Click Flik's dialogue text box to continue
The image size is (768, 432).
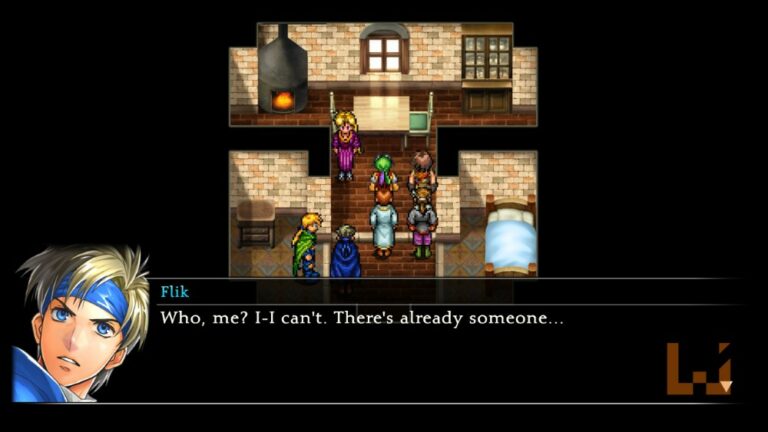tap(400, 345)
